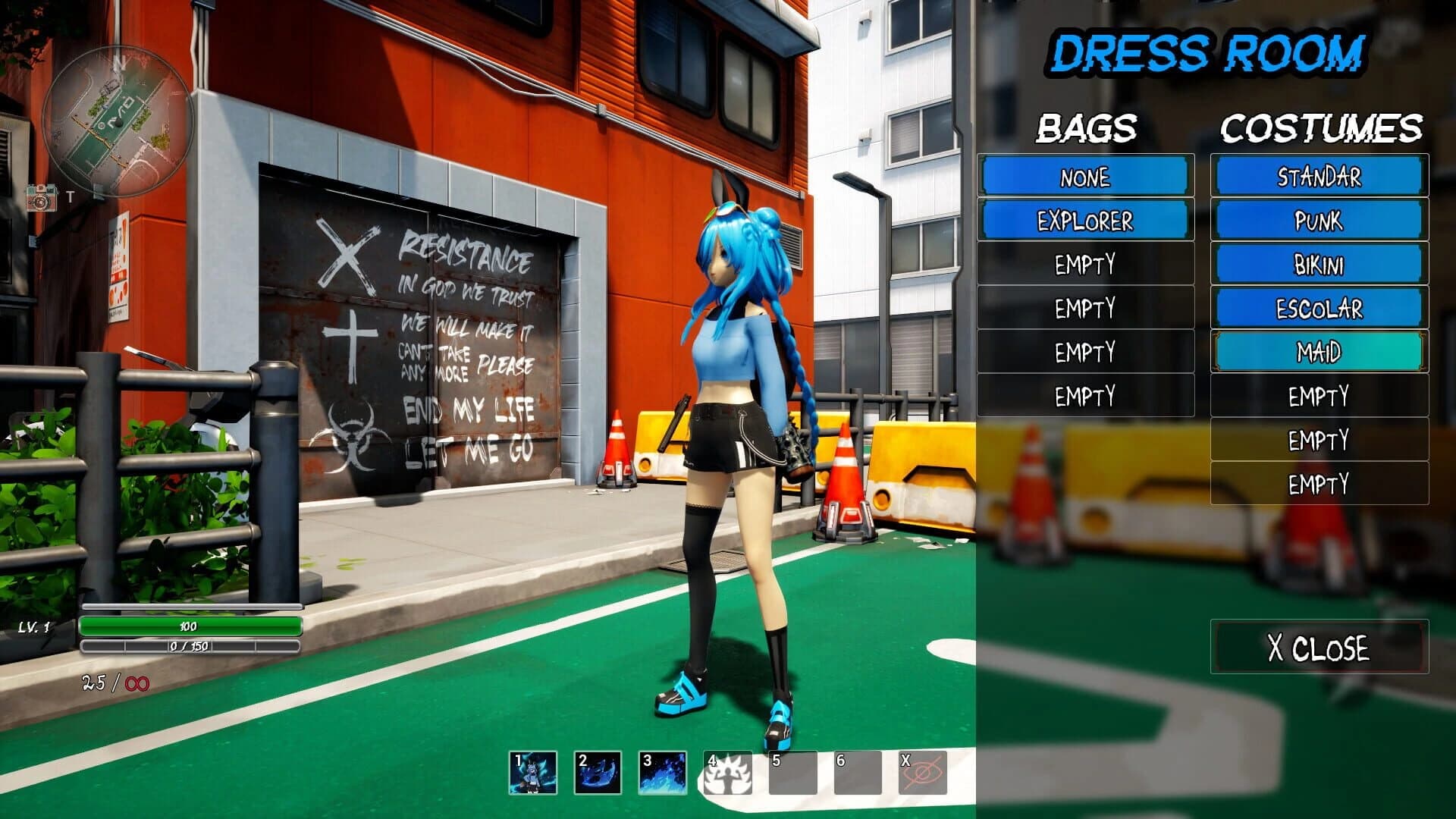Switch the bag selection to NONE
Image resolution: width=1456 pixels, height=819 pixels.
pos(1086,177)
